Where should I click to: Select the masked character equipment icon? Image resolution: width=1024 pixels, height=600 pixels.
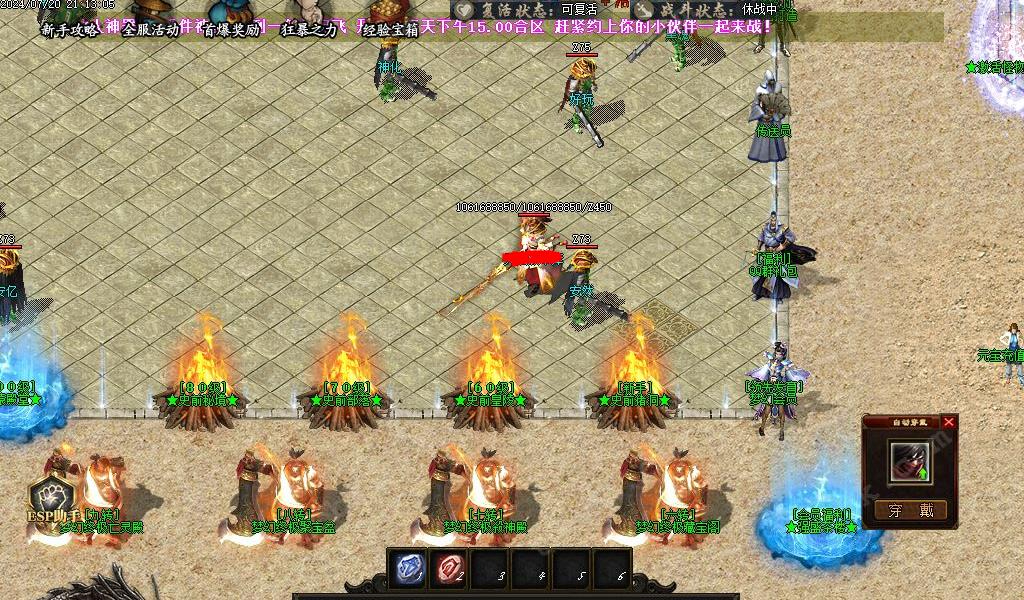[x=909, y=461]
